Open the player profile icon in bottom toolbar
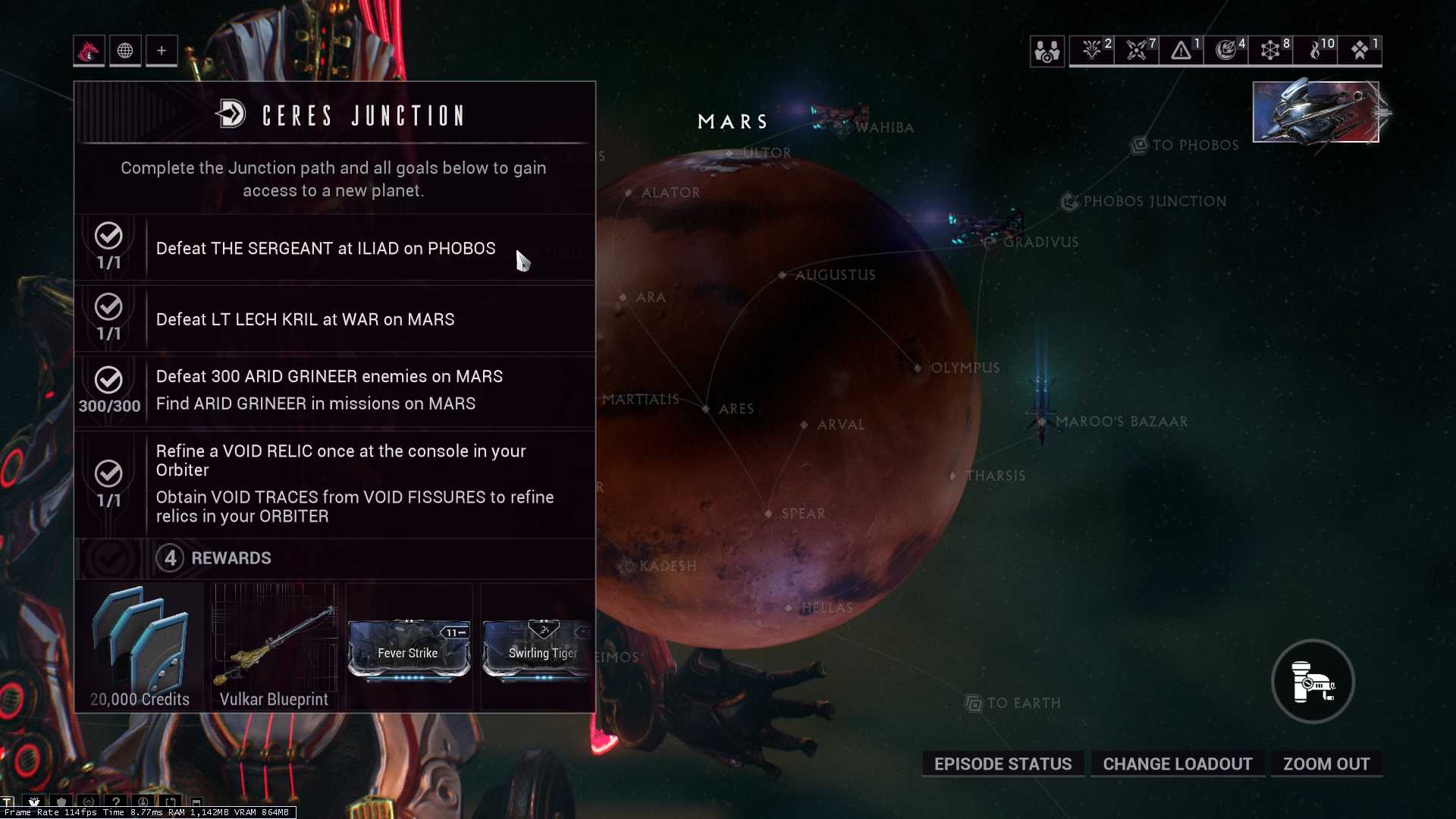 tap(143, 802)
